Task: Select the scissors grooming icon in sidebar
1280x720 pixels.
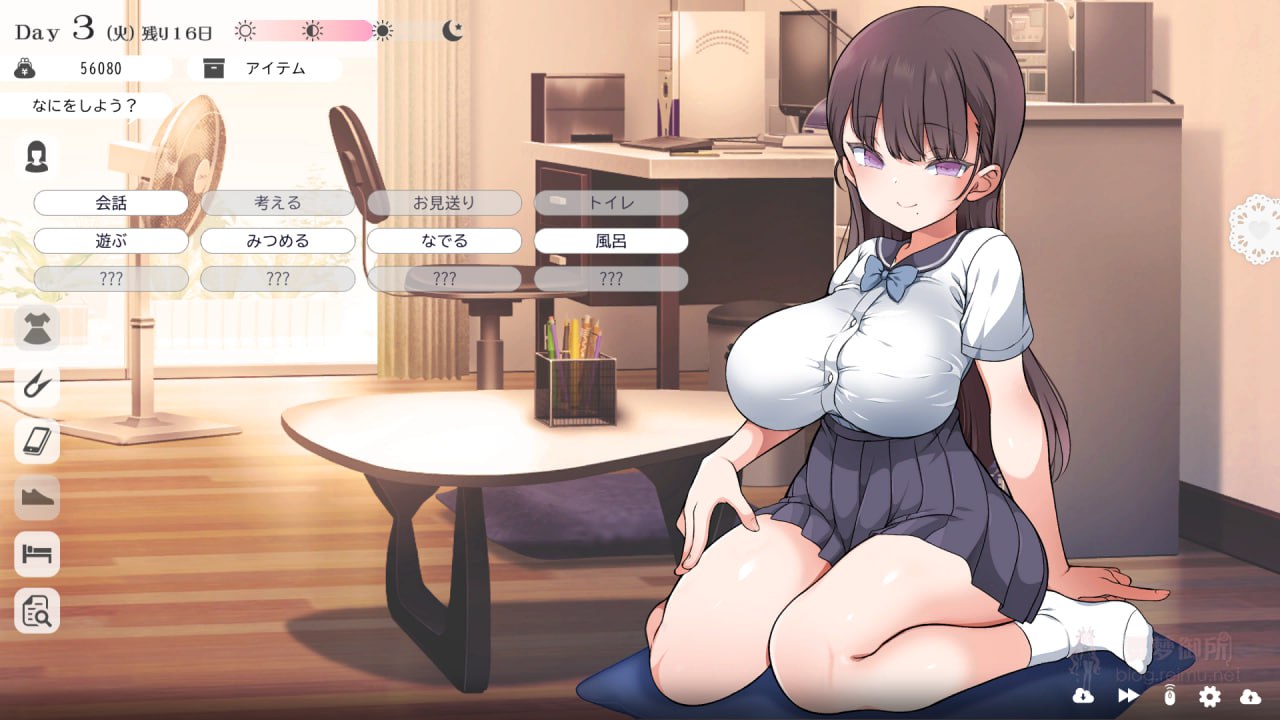Action: pyautogui.click(x=35, y=384)
